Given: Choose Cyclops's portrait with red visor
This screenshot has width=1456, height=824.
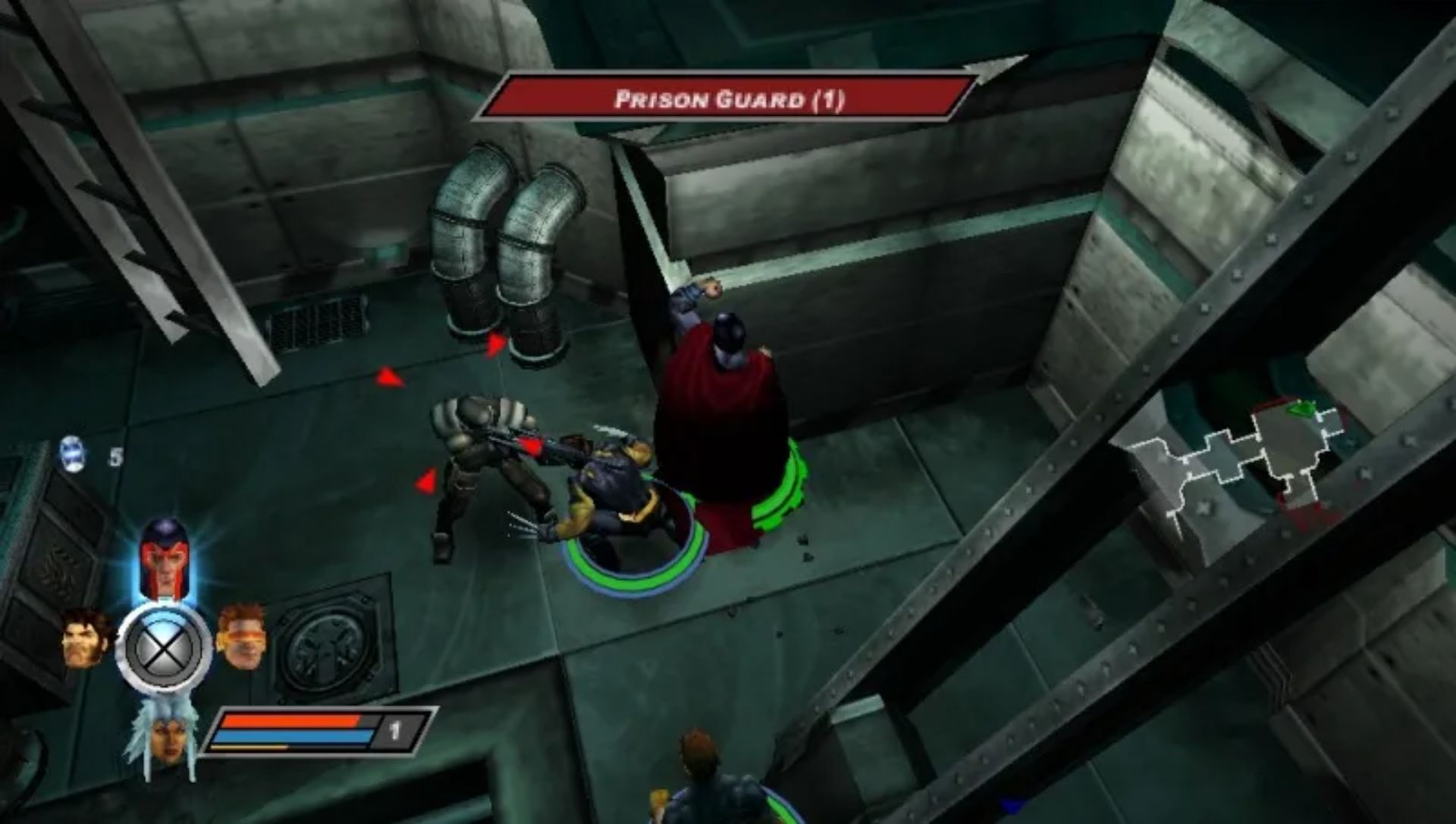Looking at the screenshot, I should 241,635.
